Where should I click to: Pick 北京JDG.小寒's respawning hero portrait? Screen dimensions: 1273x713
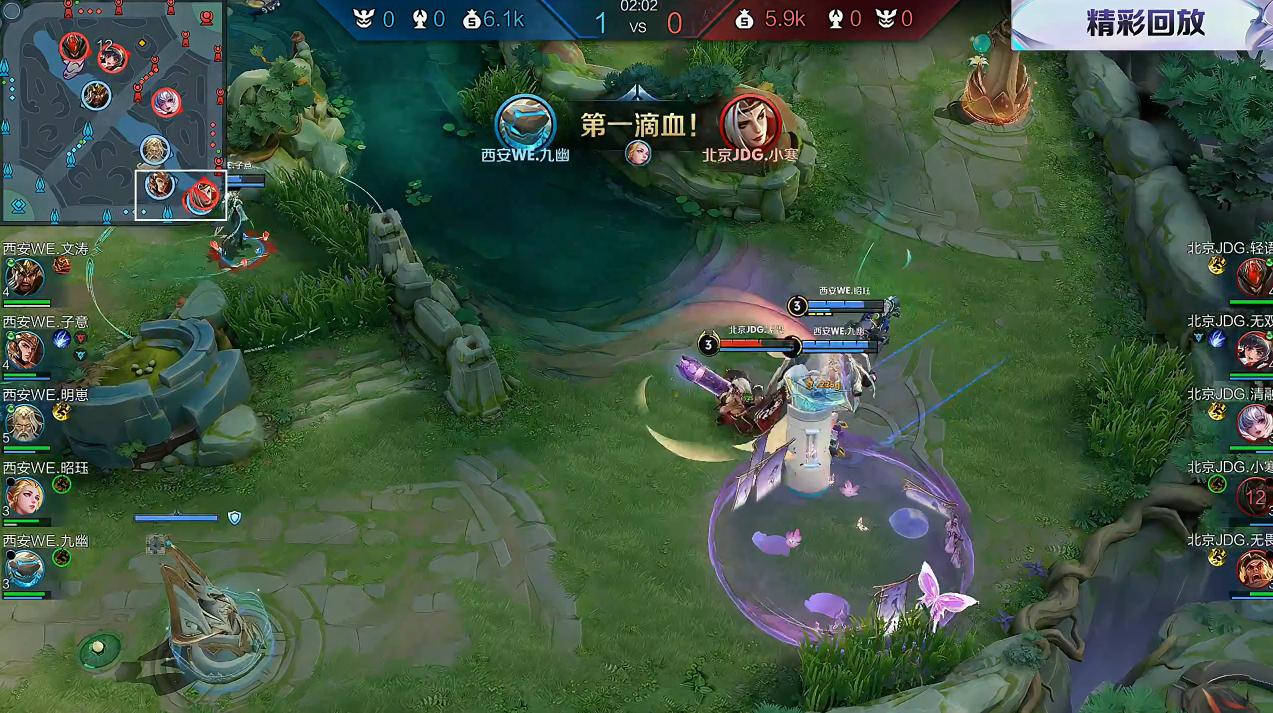(1254, 496)
